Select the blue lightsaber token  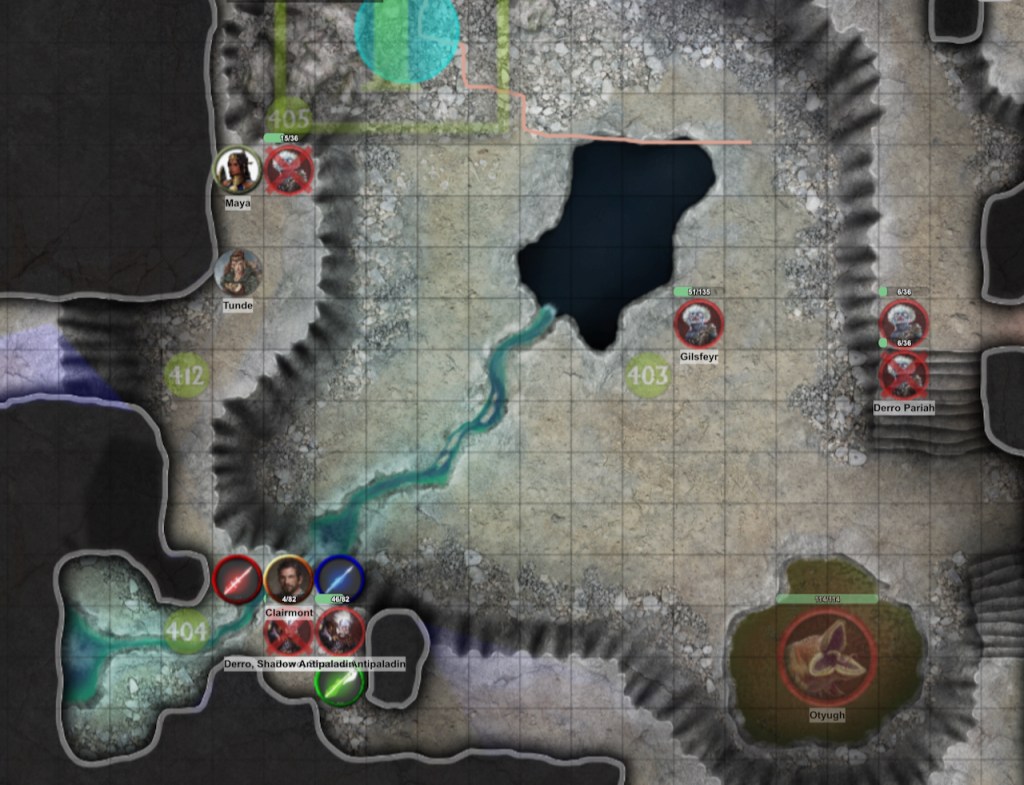(340, 579)
